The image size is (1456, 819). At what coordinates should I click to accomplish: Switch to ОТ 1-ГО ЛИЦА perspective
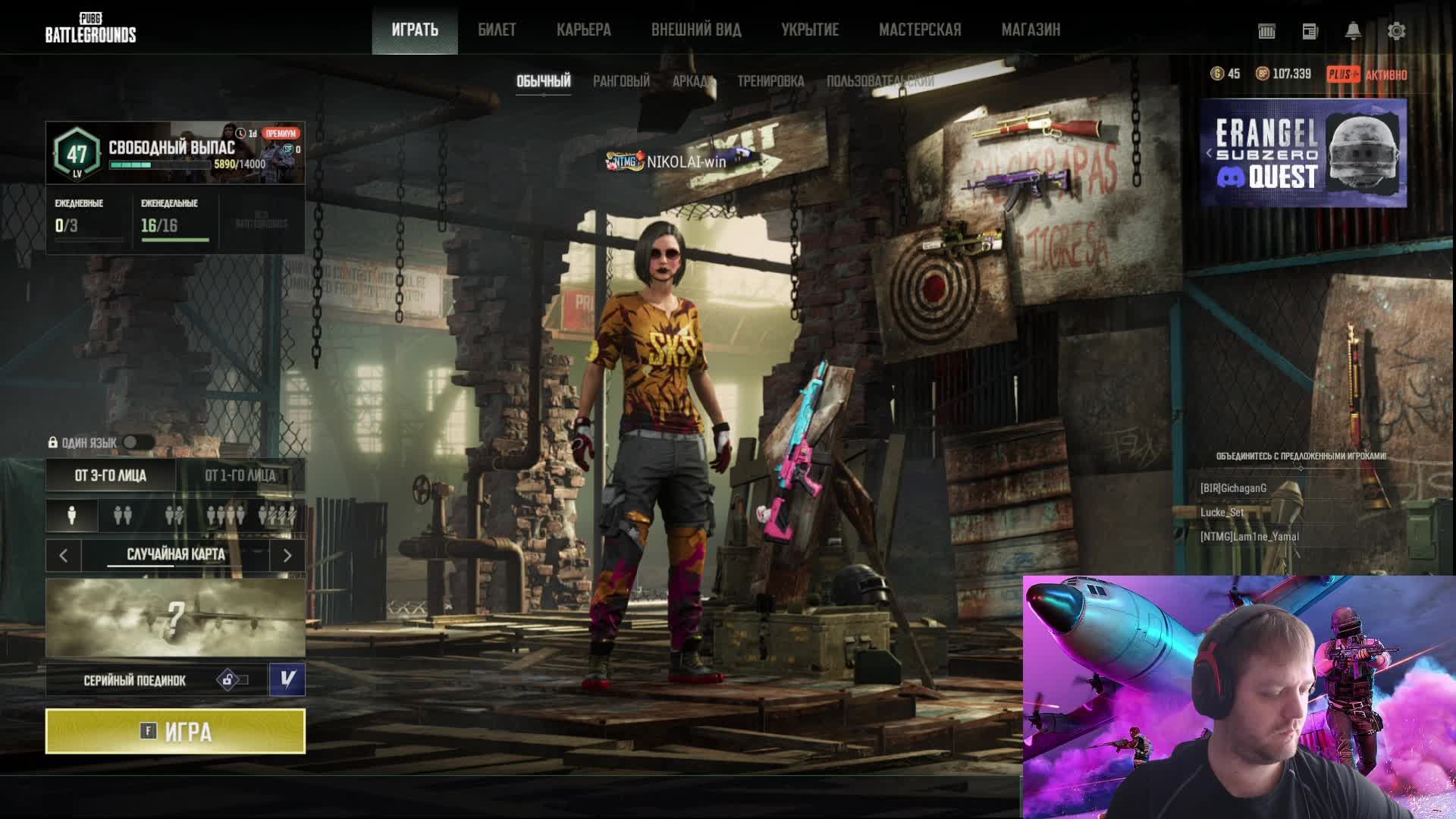pyautogui.click(x=240, y=475)
